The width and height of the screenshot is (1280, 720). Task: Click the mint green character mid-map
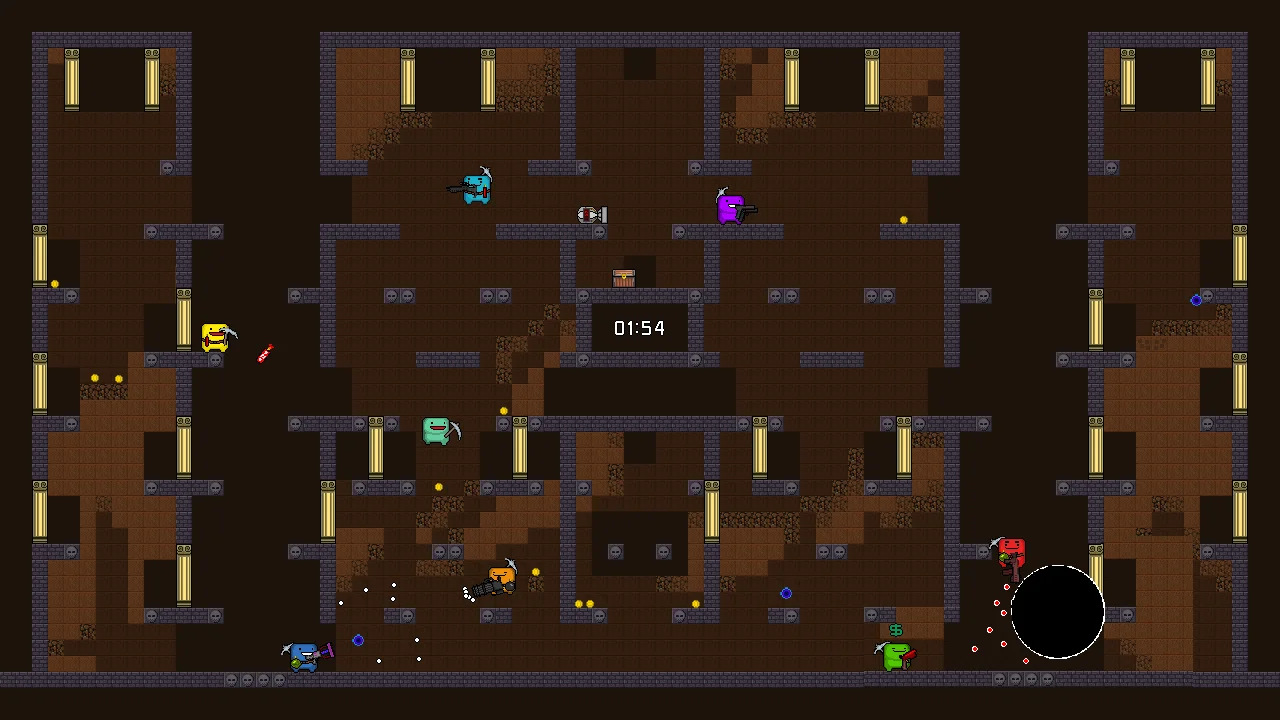click(x=438, y=430)
